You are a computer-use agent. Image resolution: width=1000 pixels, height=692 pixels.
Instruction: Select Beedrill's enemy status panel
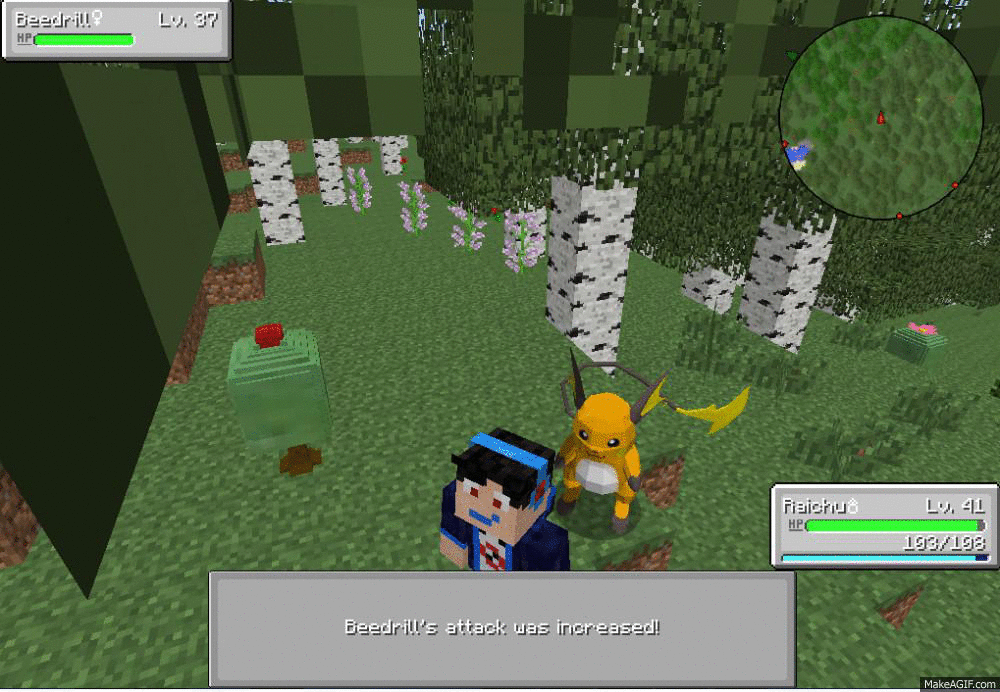tap(116, 29)
